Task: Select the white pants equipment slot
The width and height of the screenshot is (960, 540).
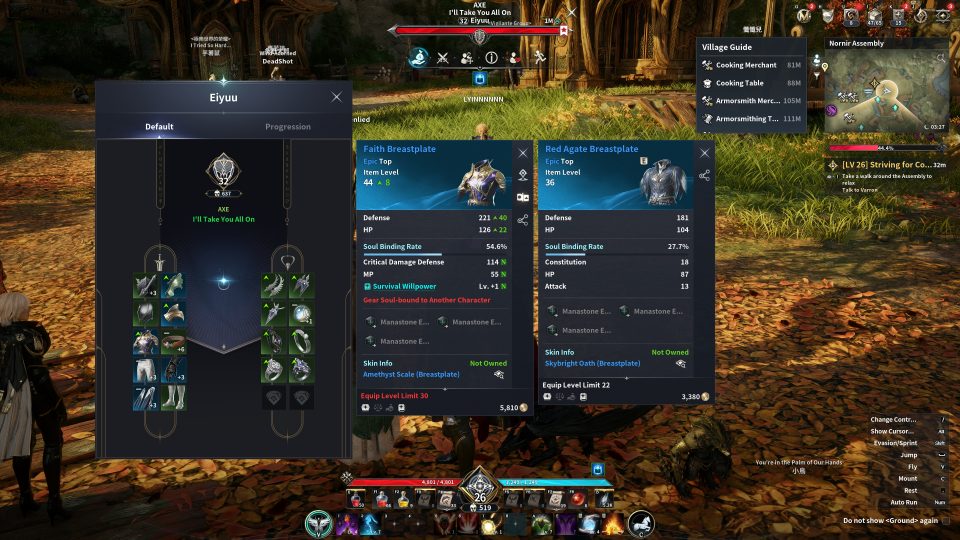Action: (x=146, y=370)
